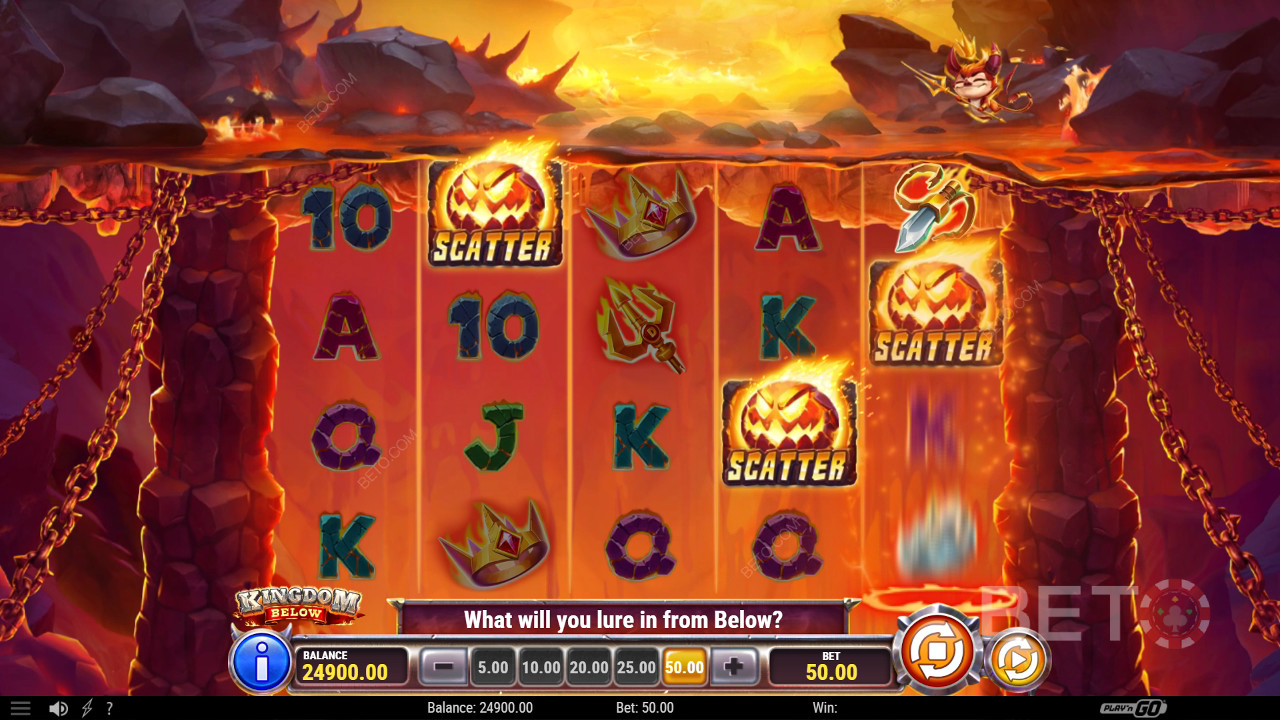
Task: Select the highlighted 50.00 bet
Action: [x=684, y=667]
